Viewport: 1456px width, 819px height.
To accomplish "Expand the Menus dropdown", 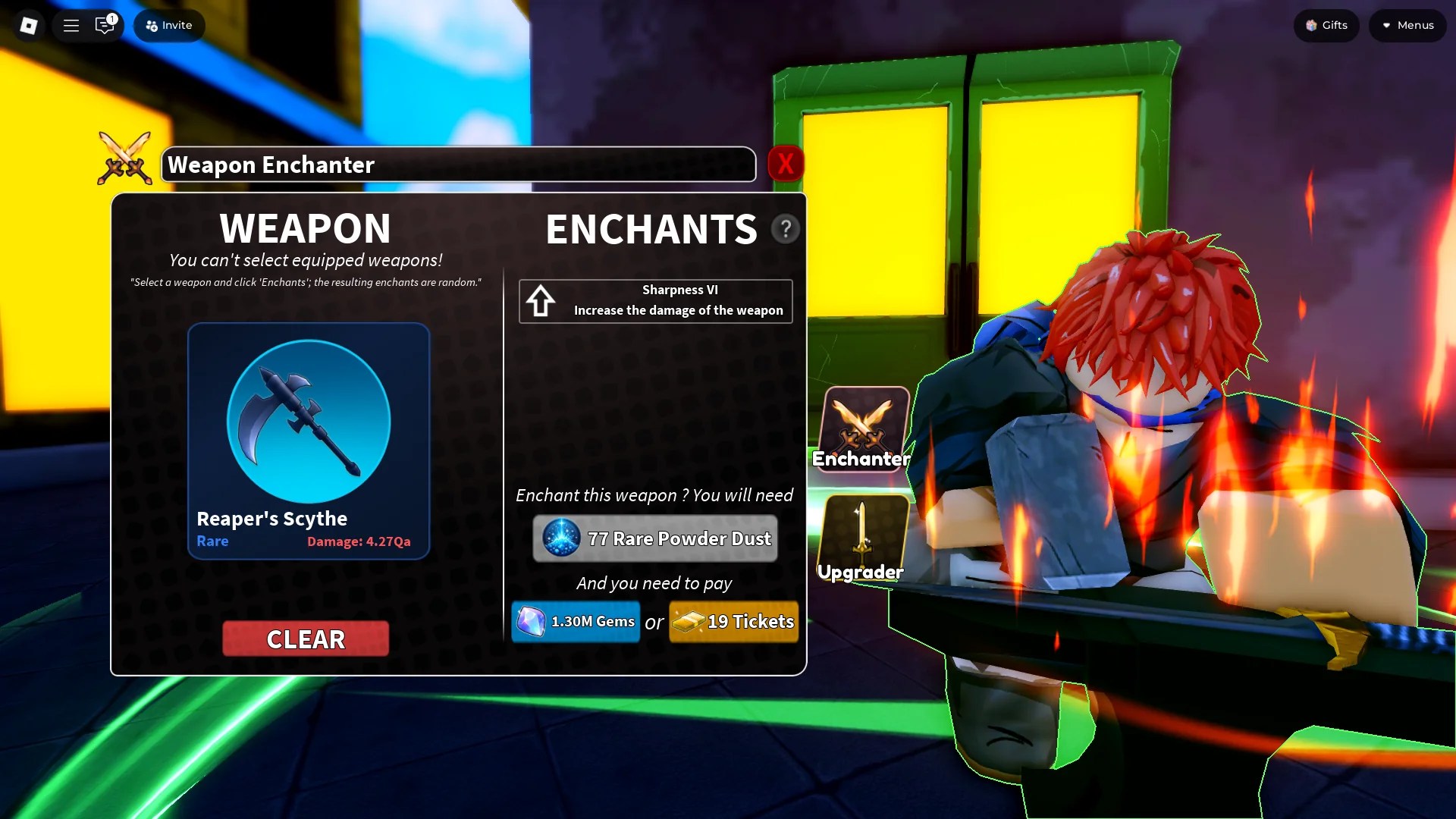I will point(1407,25).
